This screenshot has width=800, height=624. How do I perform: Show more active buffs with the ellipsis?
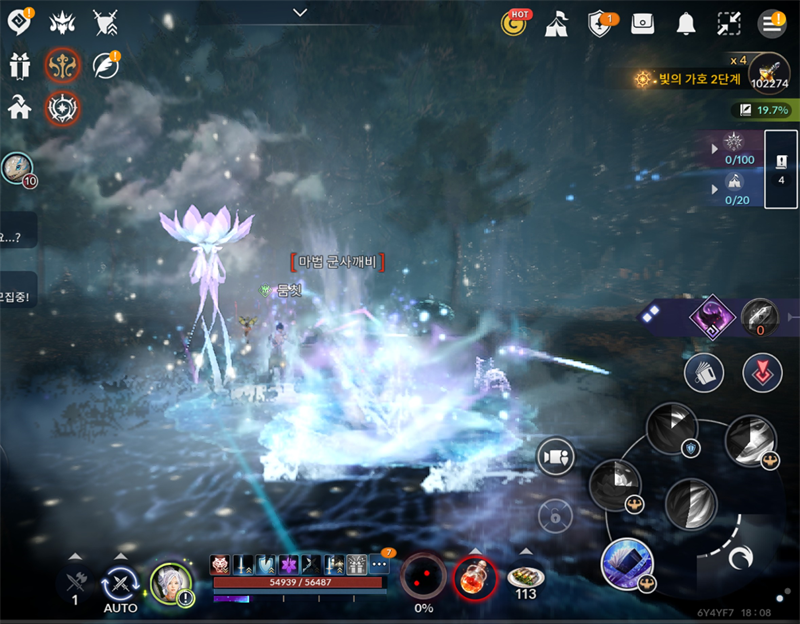[x=380, y=564]
